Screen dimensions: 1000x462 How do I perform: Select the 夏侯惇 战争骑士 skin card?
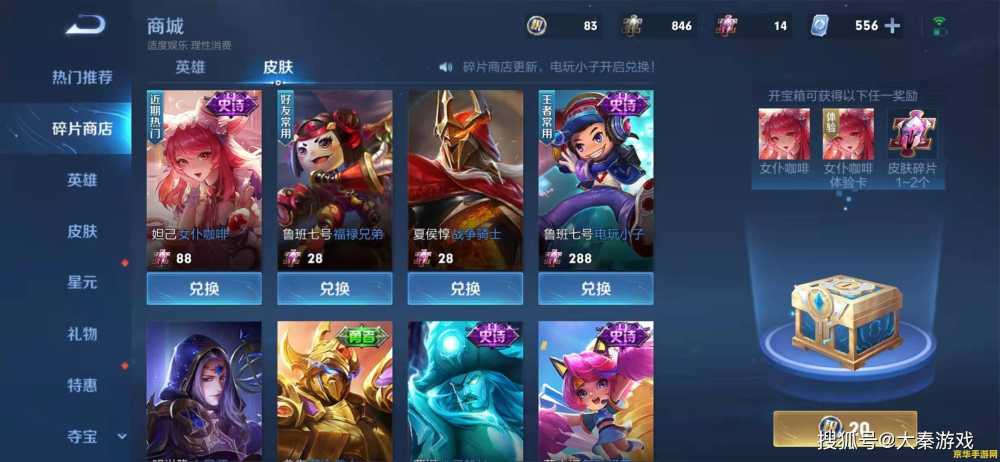[465, 180]
